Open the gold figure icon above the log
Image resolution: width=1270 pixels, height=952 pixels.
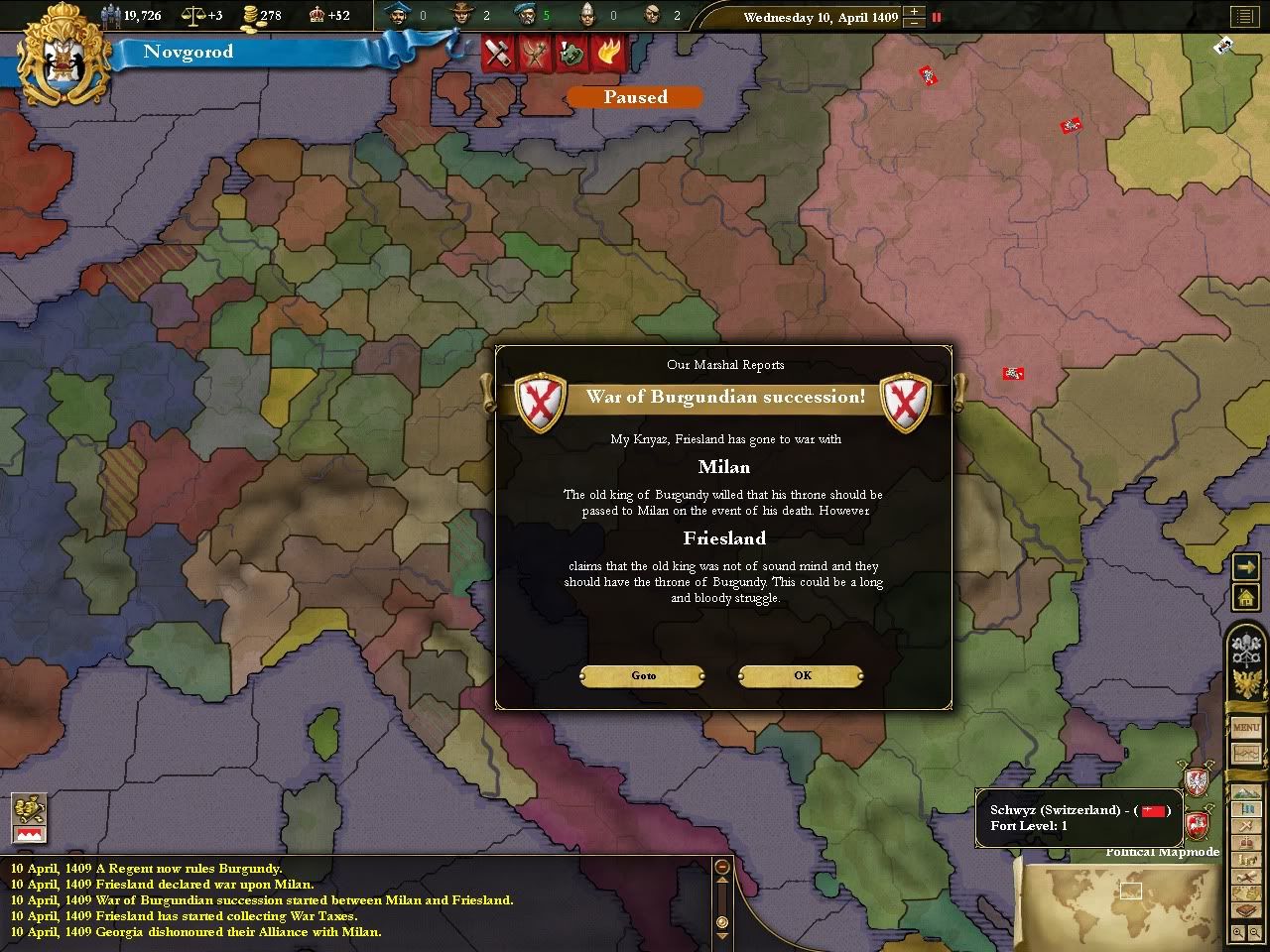click(x=29, y=806)
